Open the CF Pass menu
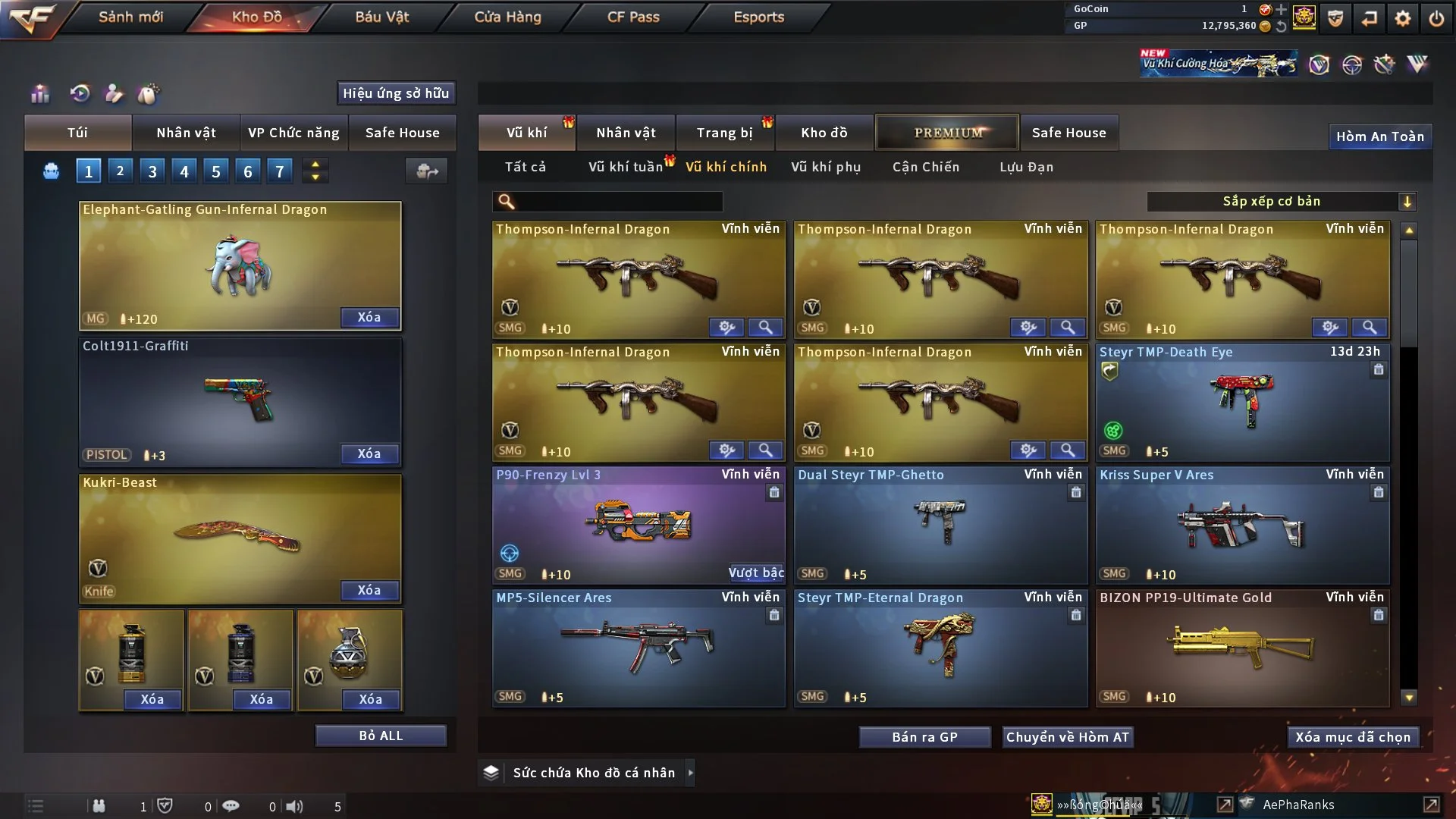Viewport: 1456px width, 819px height. (633, 17)
